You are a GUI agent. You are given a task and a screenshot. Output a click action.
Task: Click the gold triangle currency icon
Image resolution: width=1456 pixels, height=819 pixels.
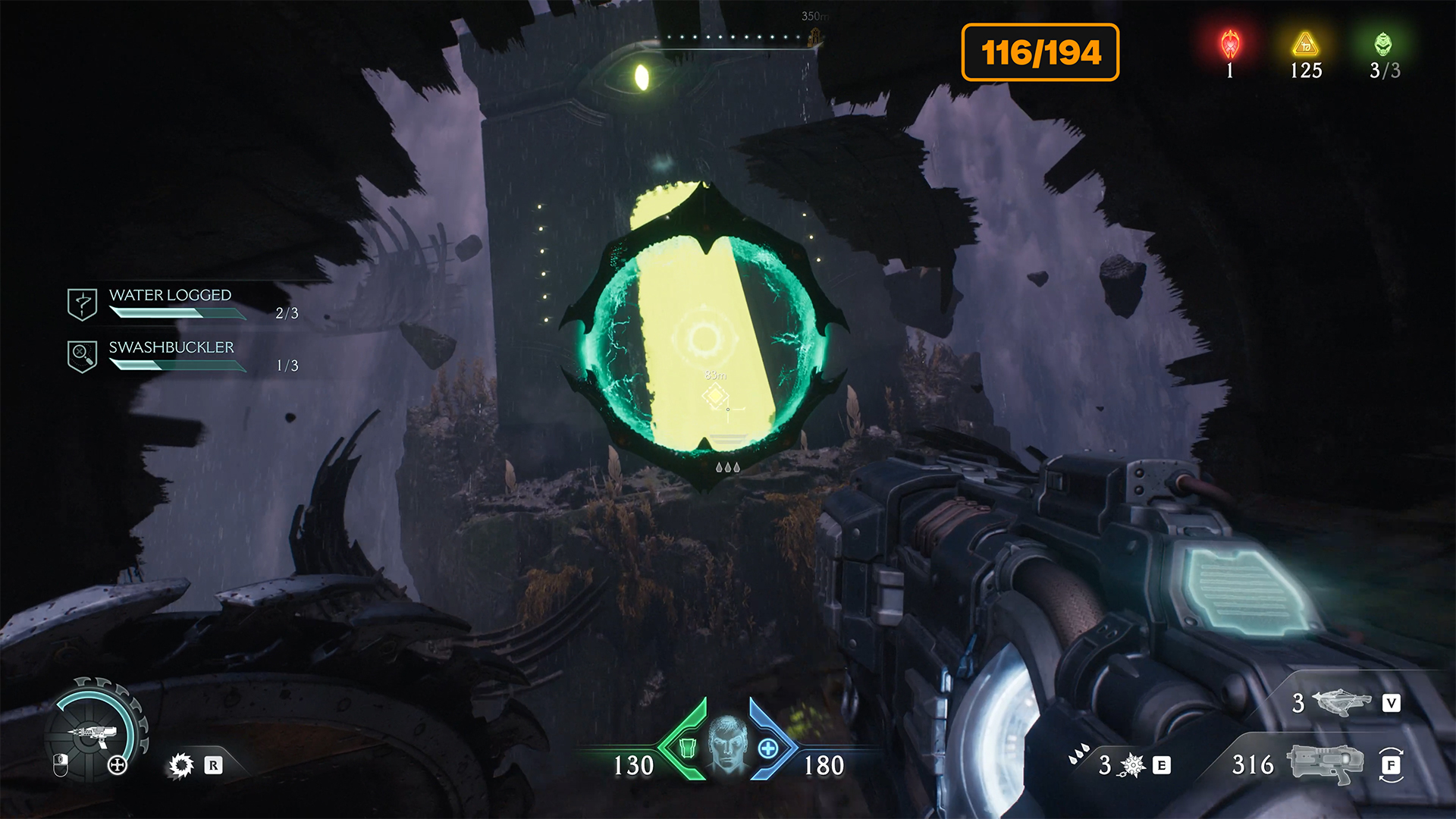[1305, 45]
